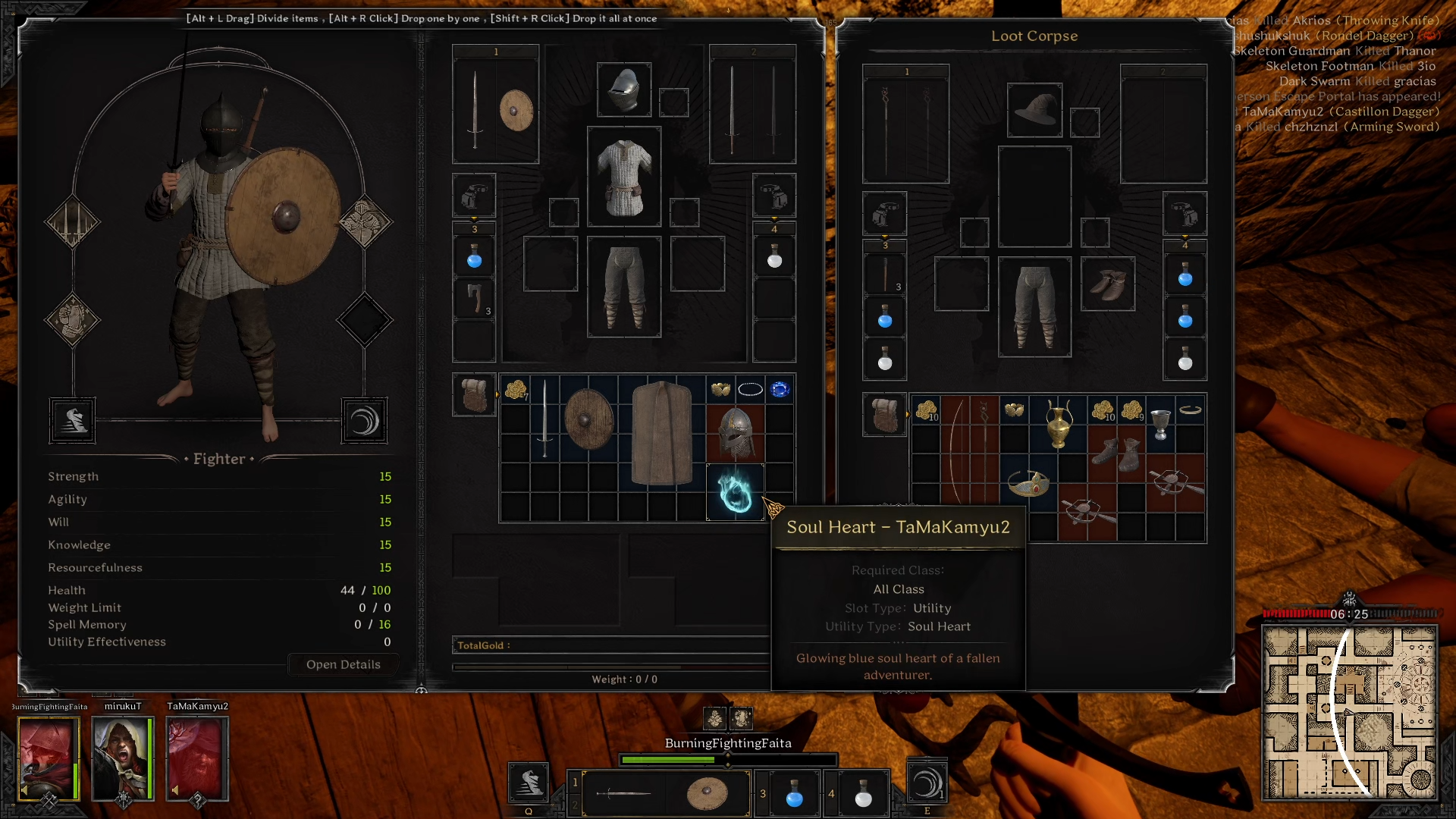This screenshot has width=1456, height=819.
Task: Select miruküT party member portrait
Action: [122, 758]
